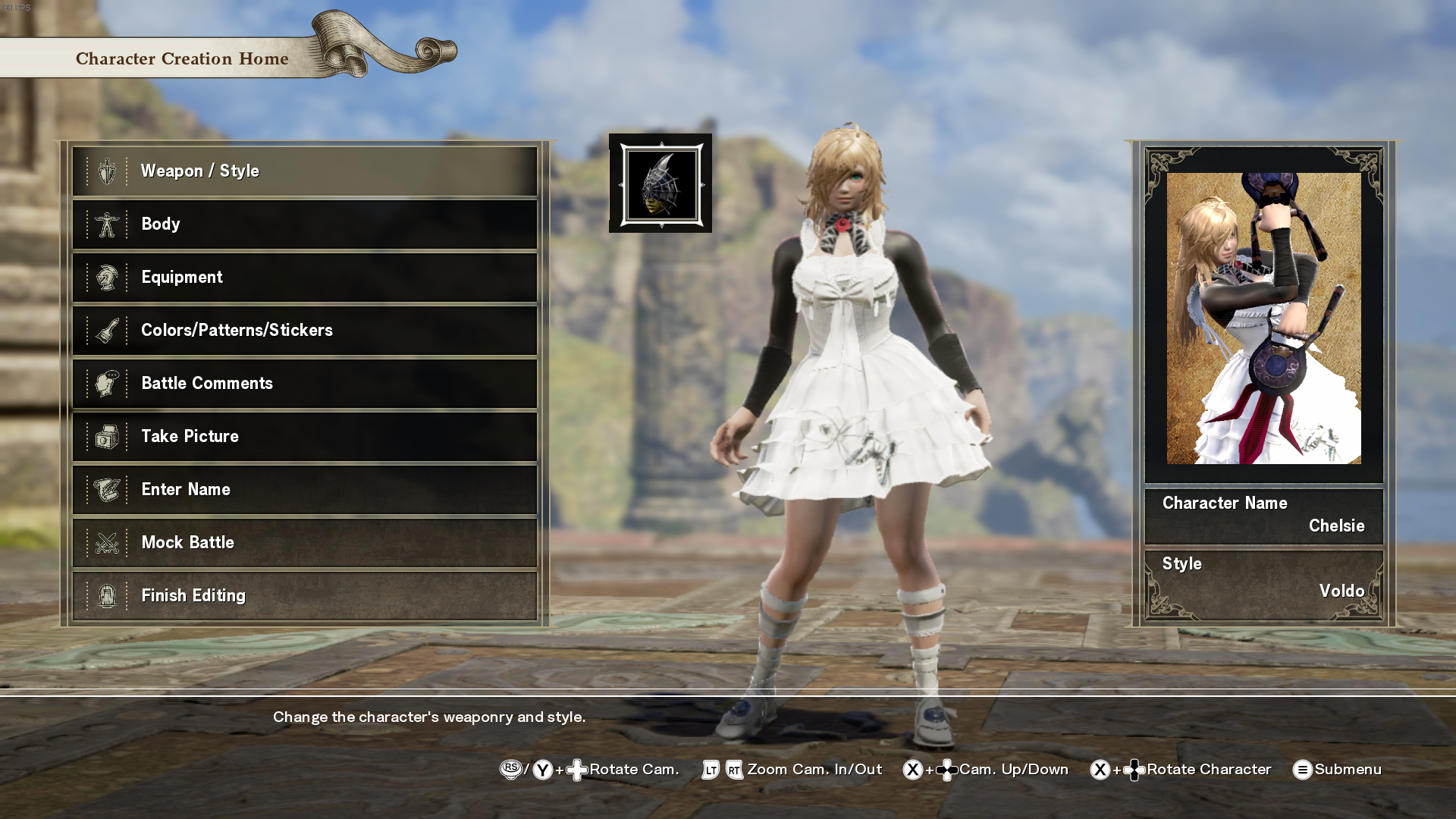Open the Equipment menu
This screenshot has width=1456, height=819.
click(x=304, y=278)
